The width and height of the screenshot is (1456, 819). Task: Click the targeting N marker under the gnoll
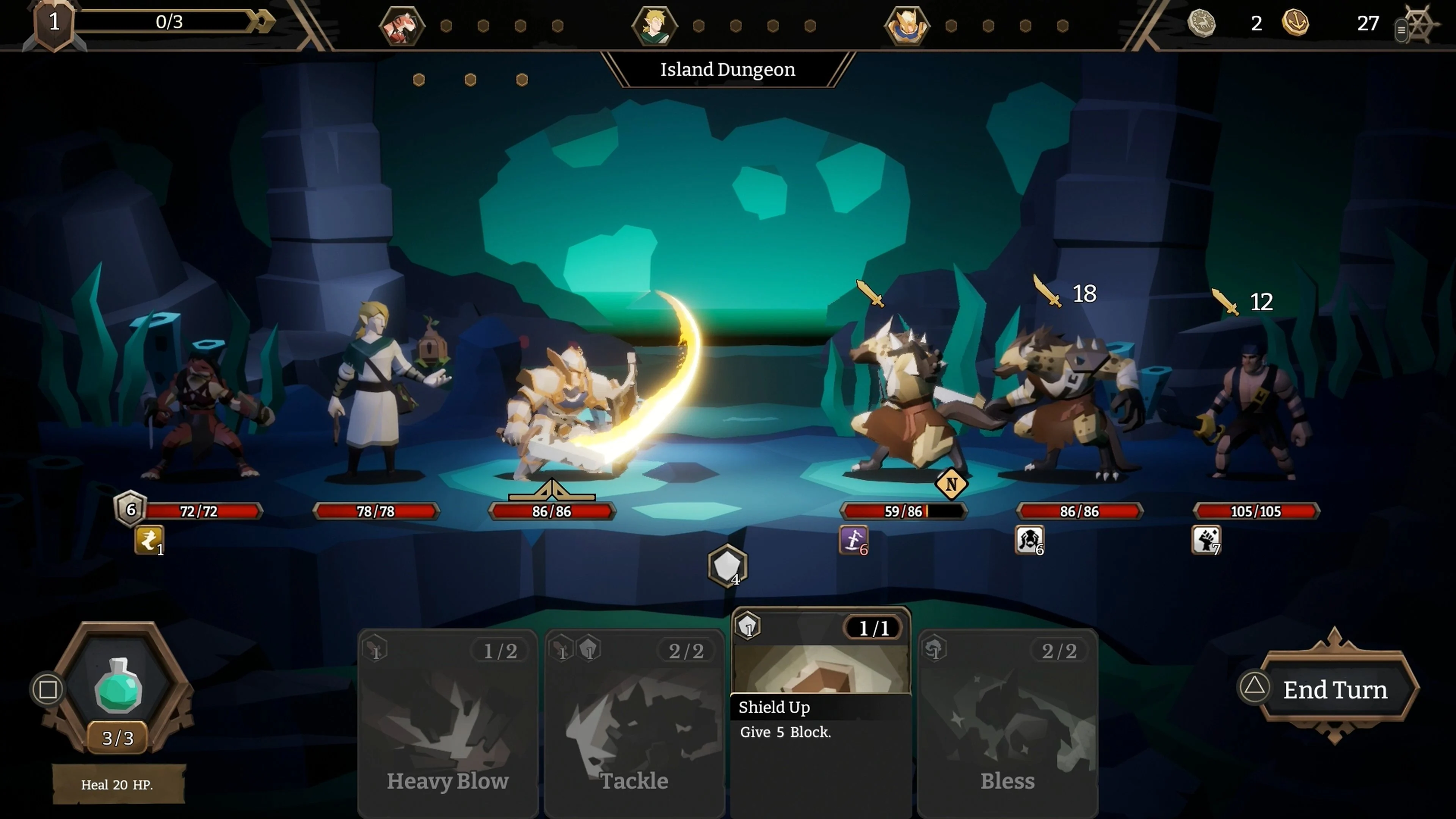(952, 485)
